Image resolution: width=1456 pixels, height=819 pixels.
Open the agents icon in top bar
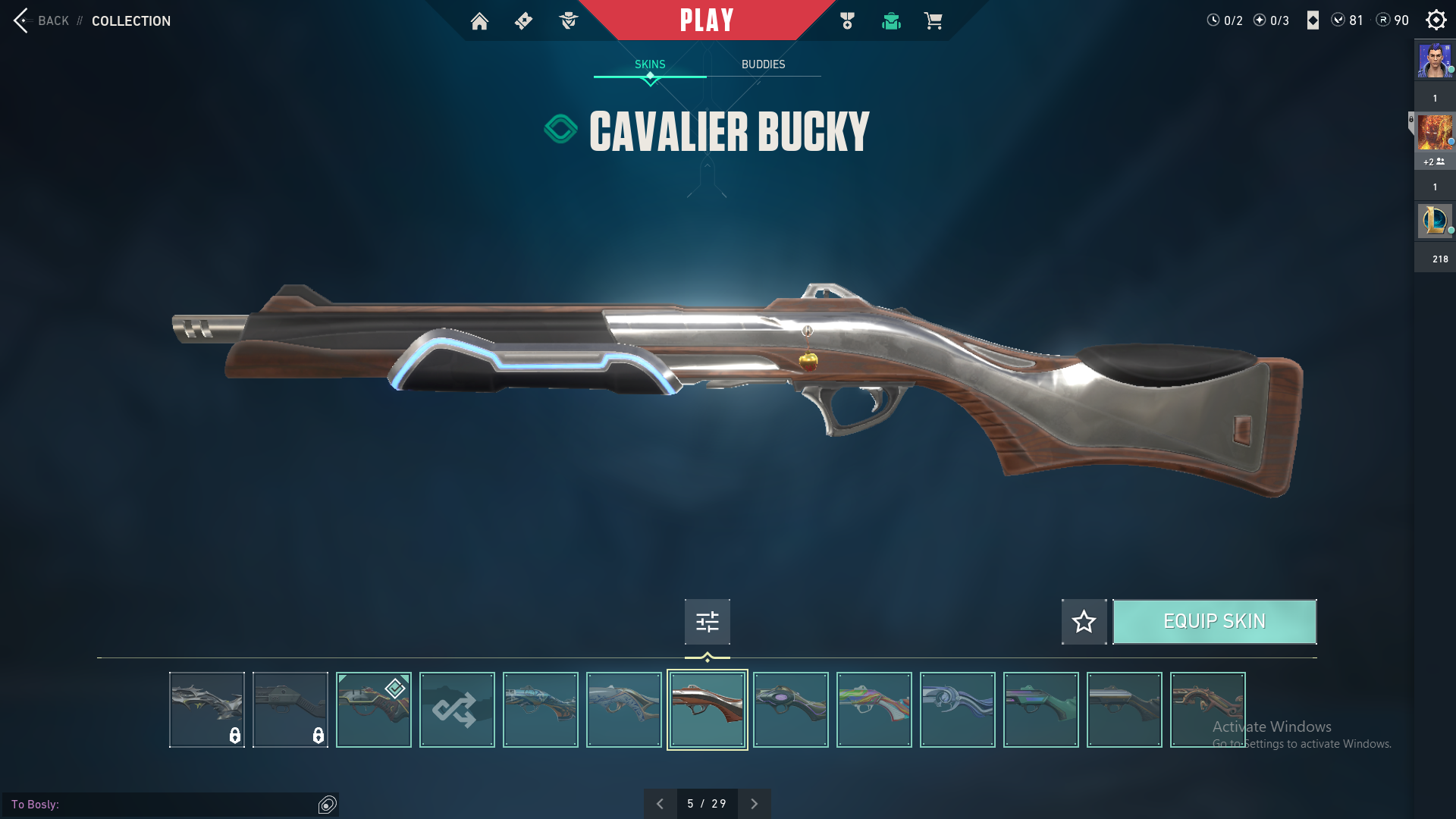point(568,21)
